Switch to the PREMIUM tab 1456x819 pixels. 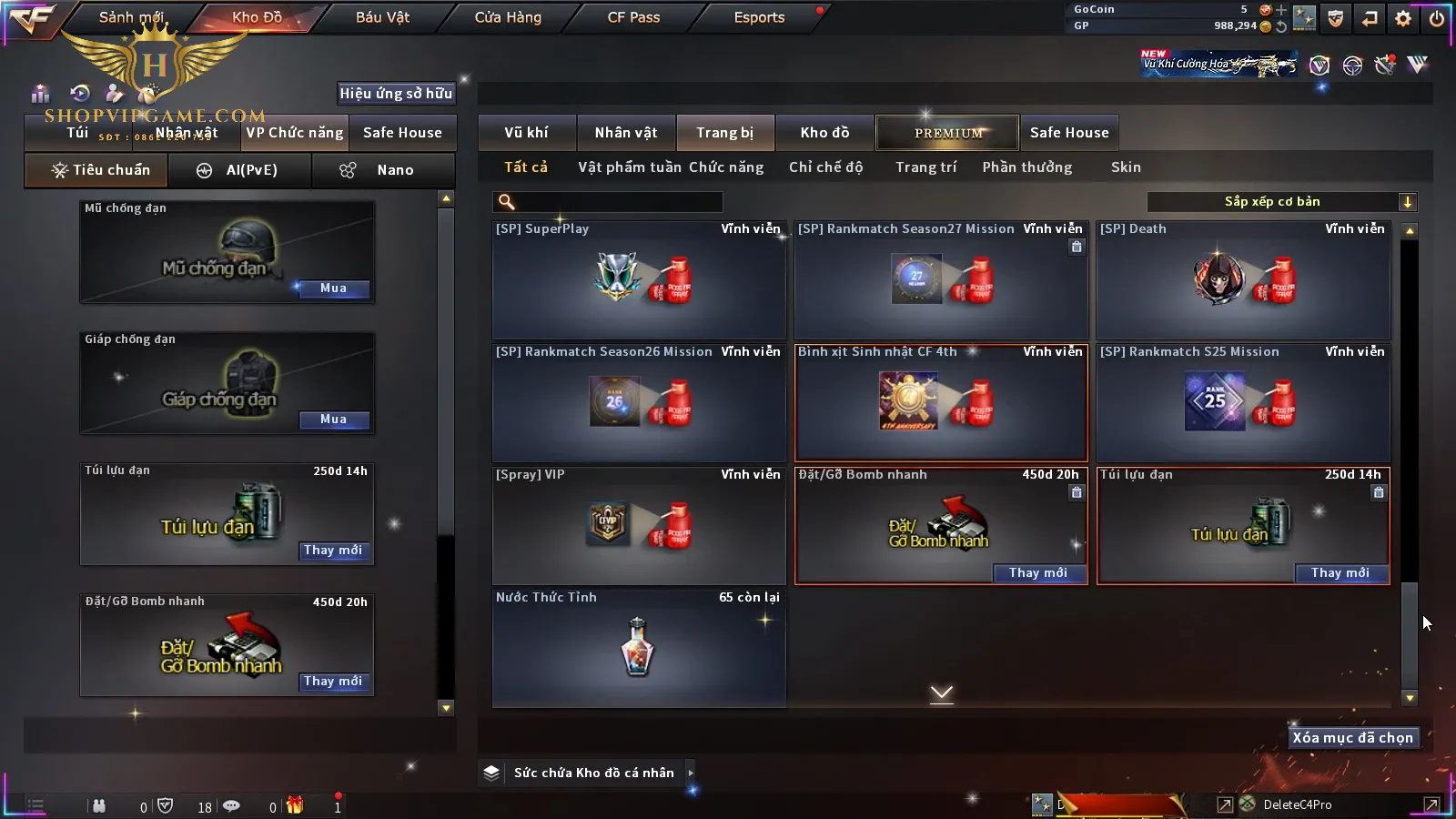[947, 133]
